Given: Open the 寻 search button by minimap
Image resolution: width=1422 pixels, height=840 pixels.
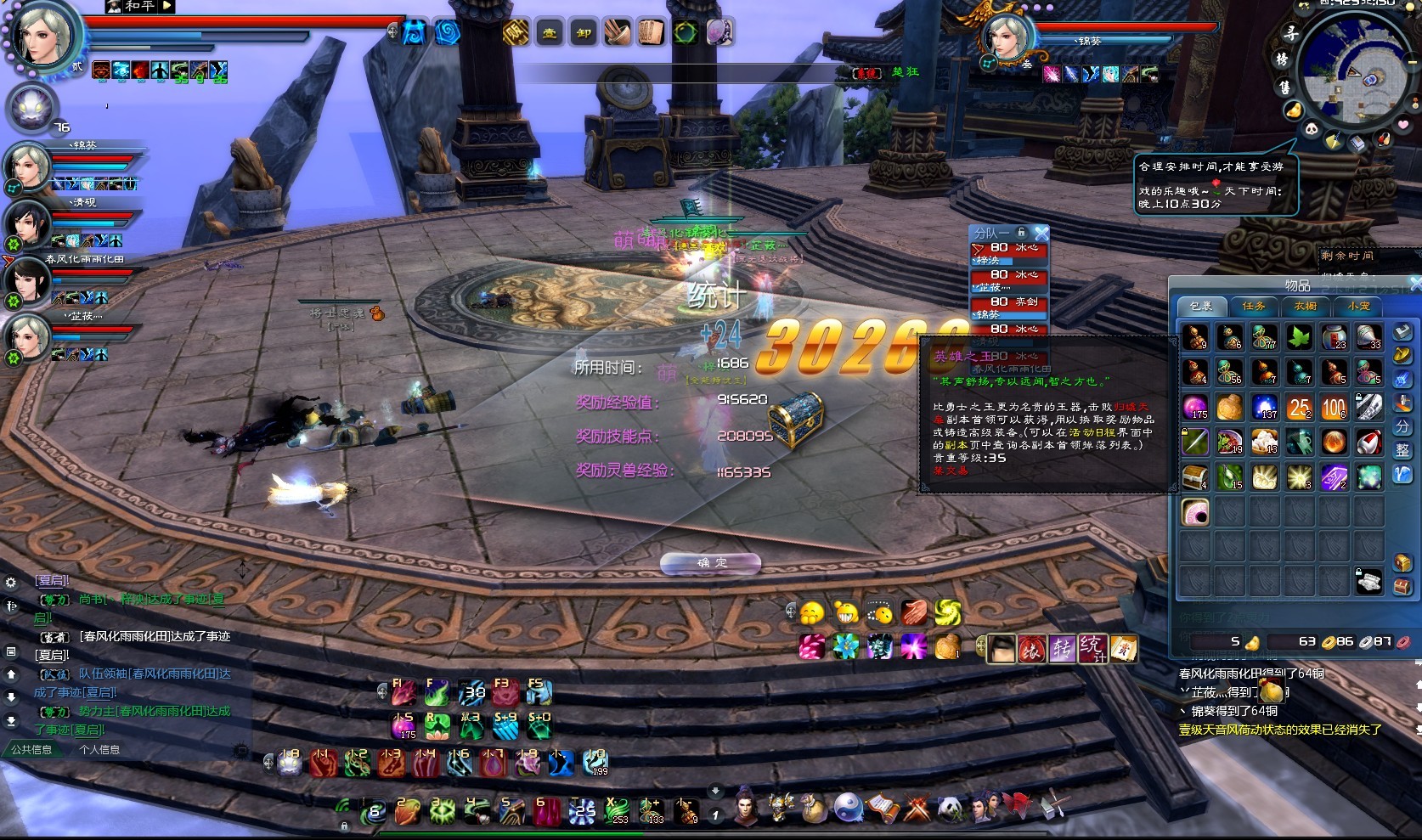Looking at the screenshot, I should coord(1291,34).
